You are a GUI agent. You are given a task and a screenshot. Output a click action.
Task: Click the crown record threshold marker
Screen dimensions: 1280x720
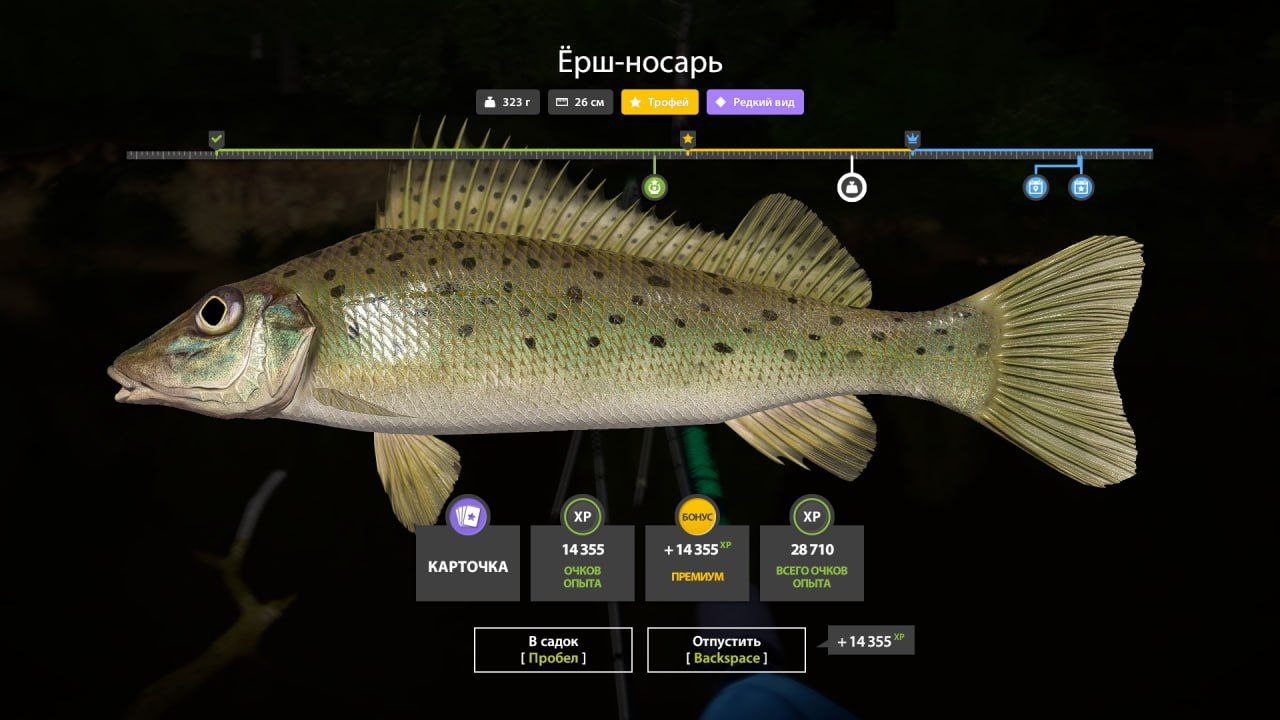click(x=912, y=139)
